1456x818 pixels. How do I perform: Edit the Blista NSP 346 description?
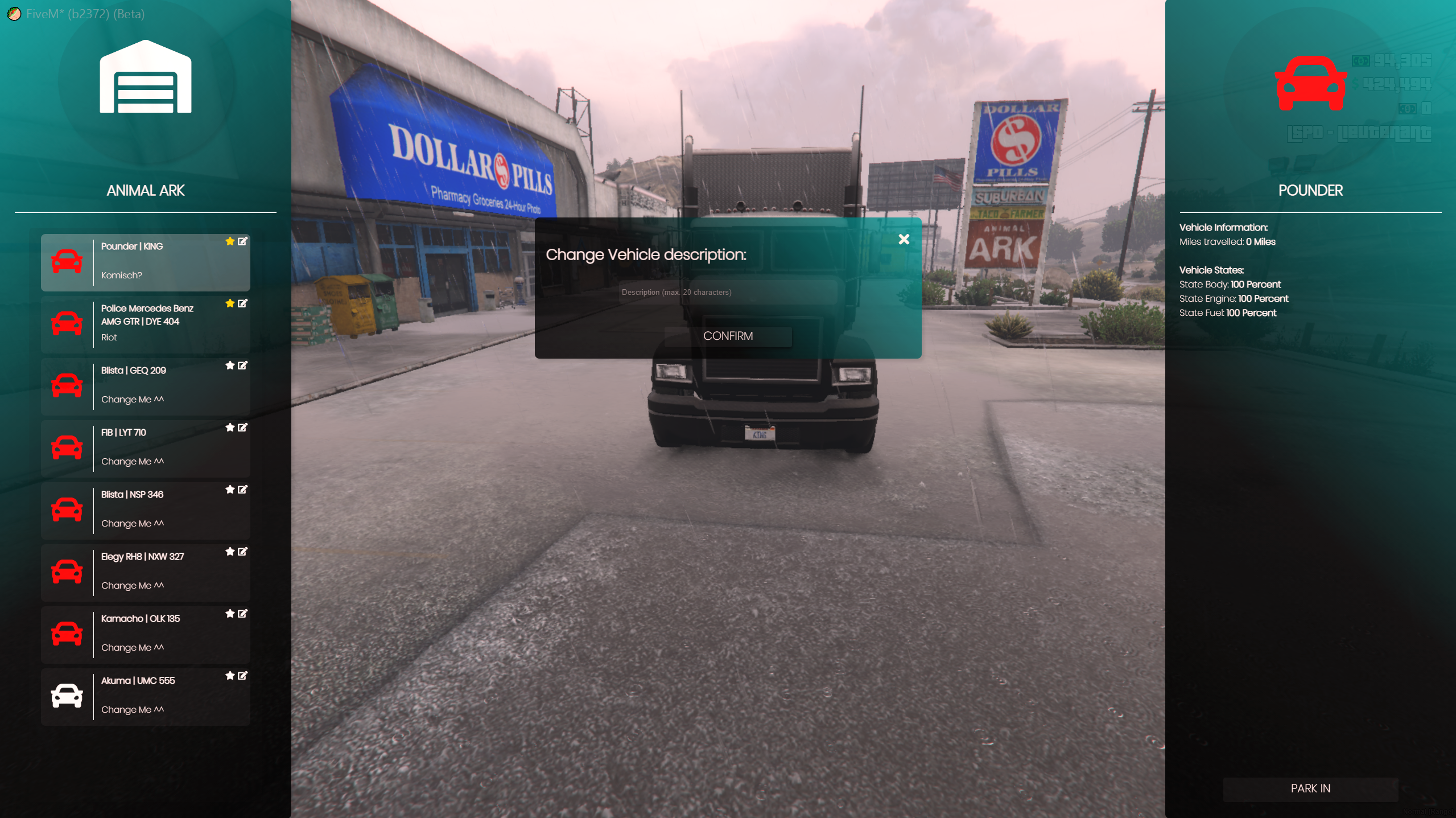tap(242, 490)
